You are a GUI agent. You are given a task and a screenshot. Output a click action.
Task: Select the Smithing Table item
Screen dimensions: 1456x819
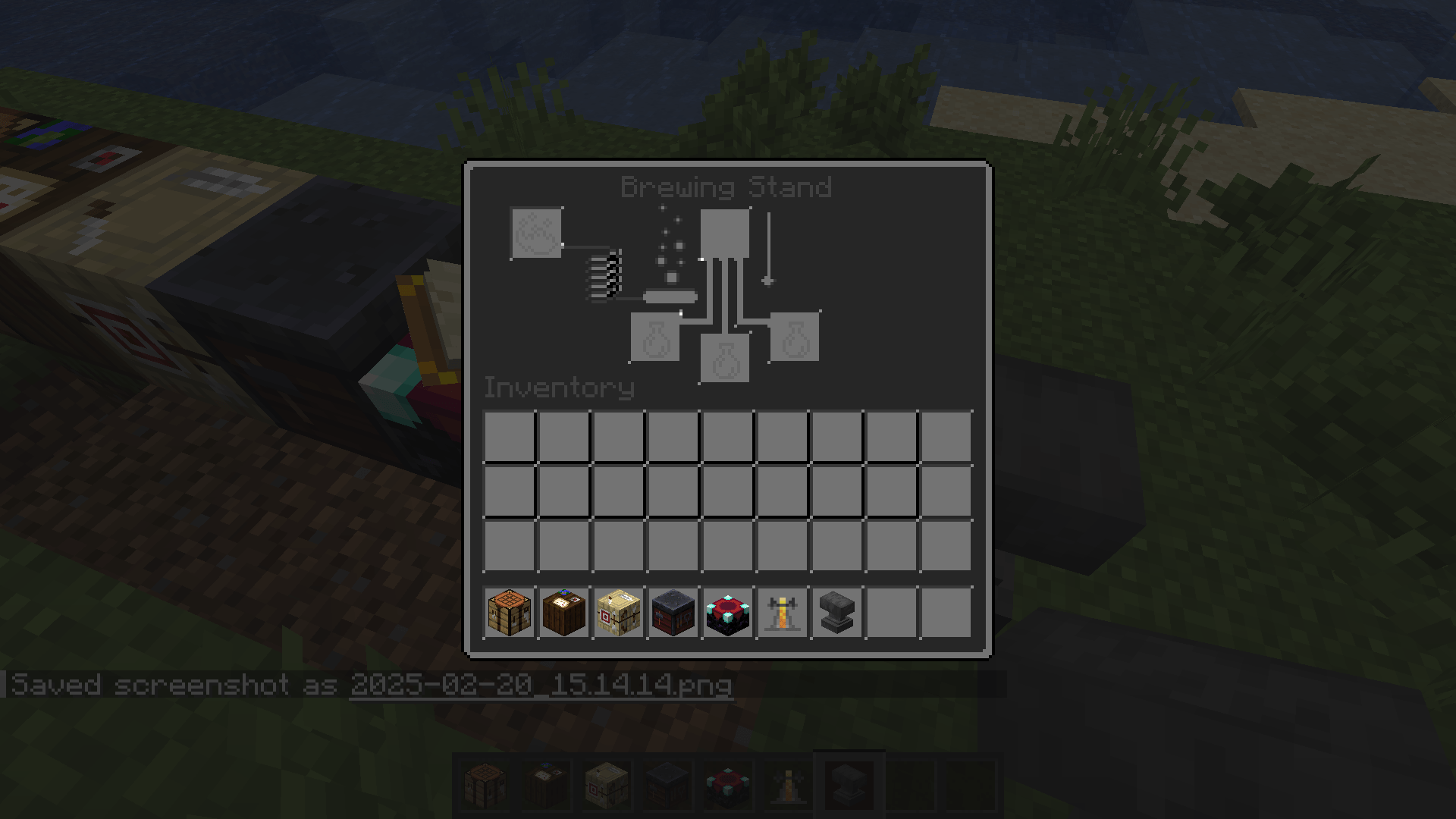click(672, 613)
